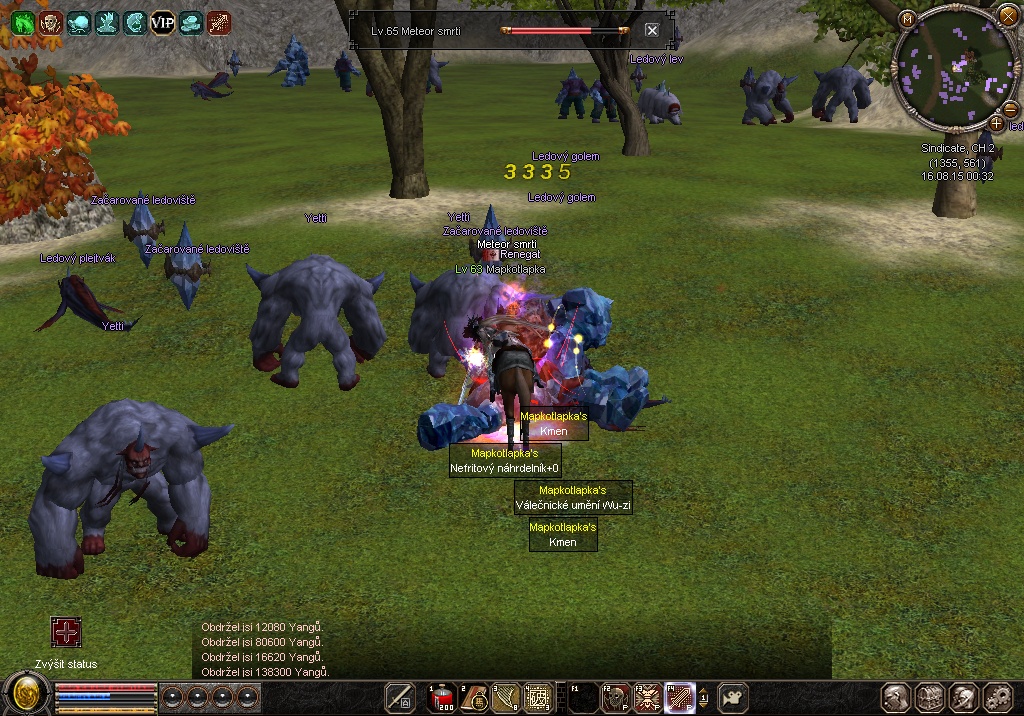Pick up the Nefritový náhrdelník+0 item label

(x=505, y=468)
